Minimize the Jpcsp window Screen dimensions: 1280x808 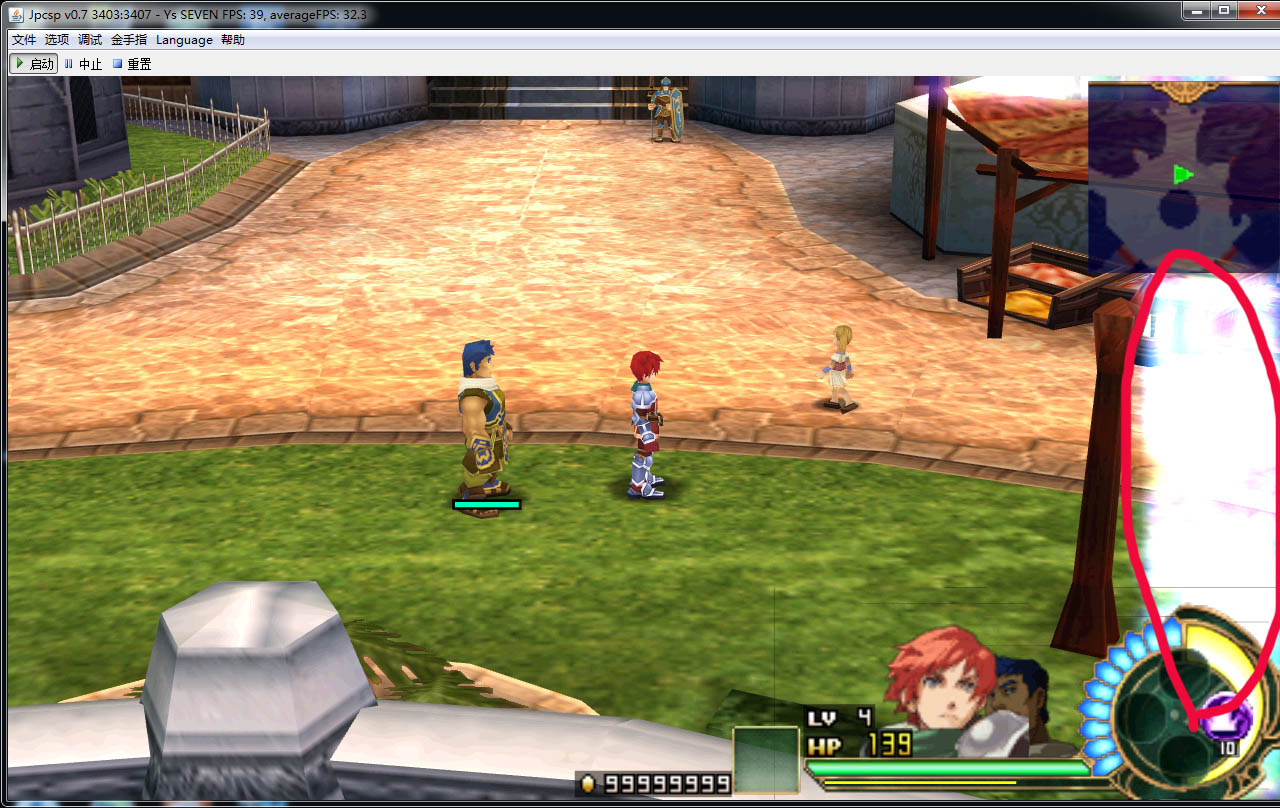(x=1197, y=10)
